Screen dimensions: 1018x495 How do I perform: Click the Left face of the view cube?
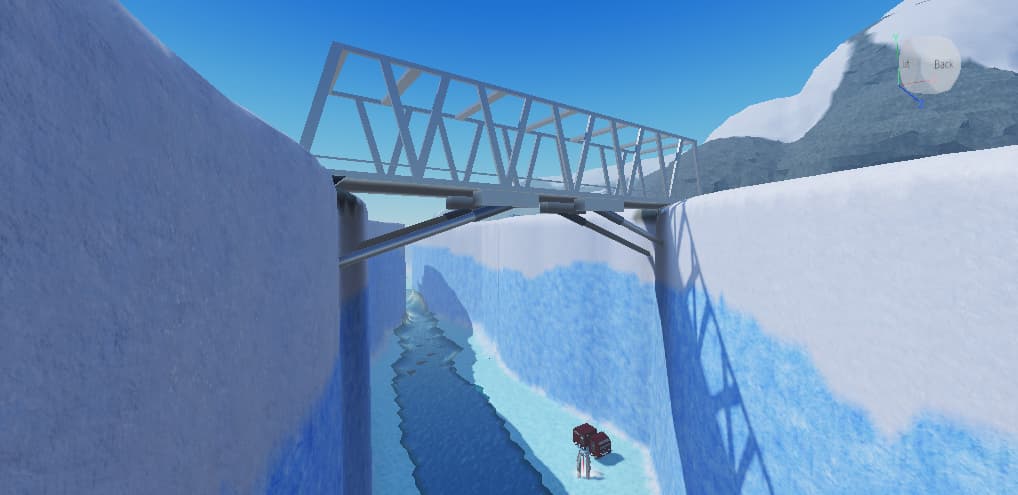[905, 64]
